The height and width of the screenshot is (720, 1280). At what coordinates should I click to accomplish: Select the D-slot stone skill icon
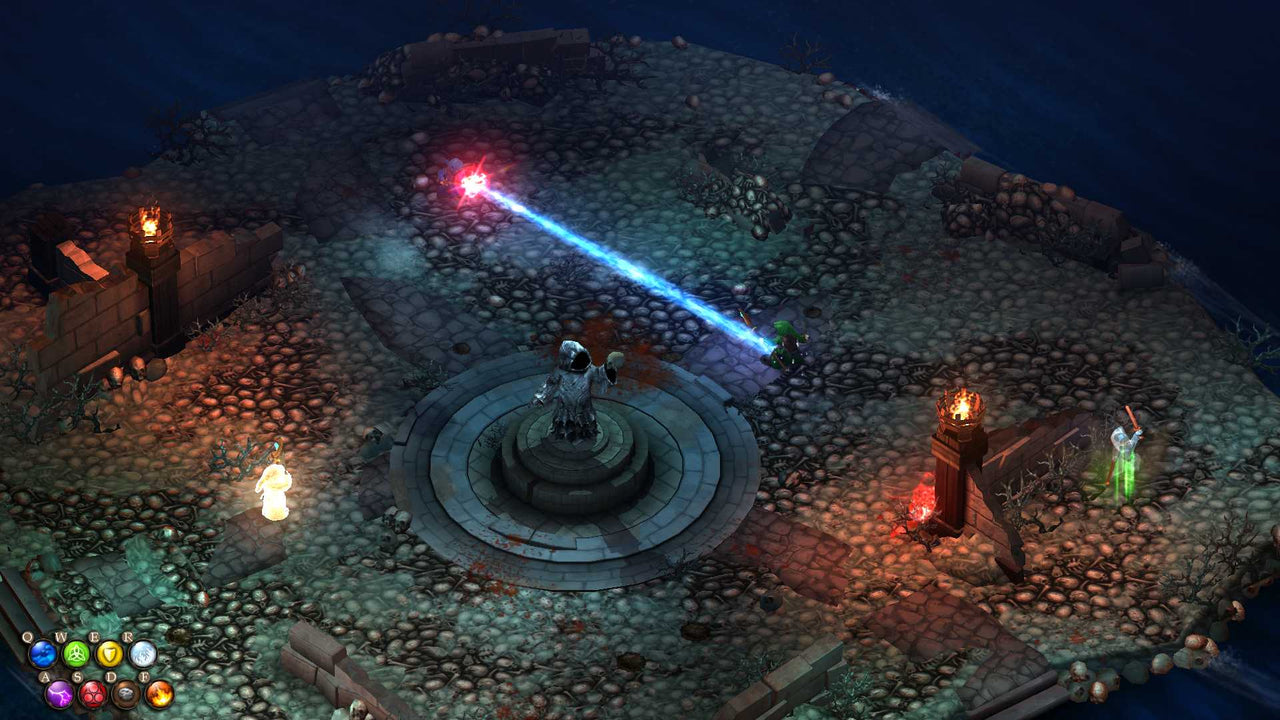click(126, 693)
